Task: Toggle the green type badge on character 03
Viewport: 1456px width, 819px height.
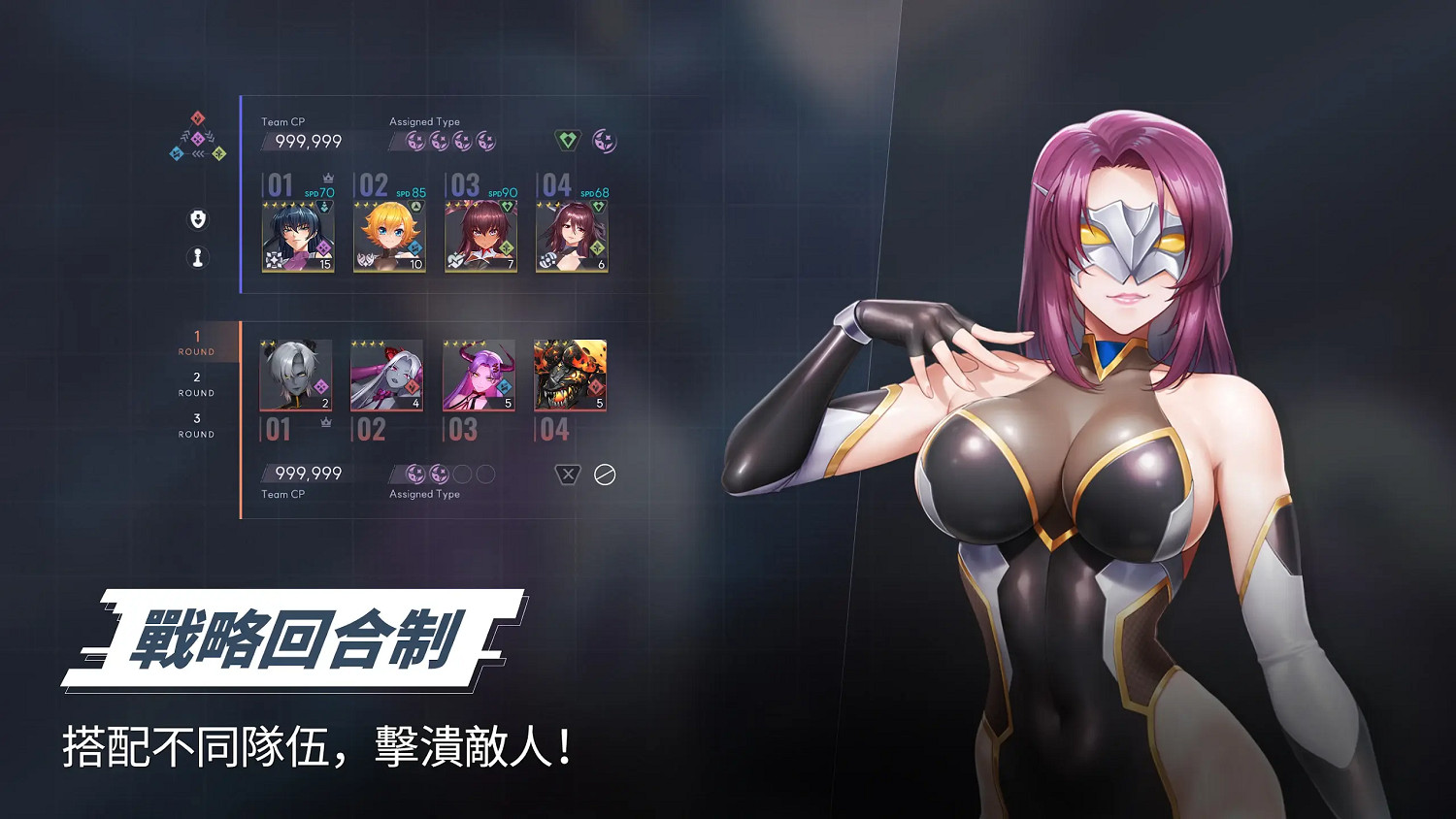Action: [507, 247]
